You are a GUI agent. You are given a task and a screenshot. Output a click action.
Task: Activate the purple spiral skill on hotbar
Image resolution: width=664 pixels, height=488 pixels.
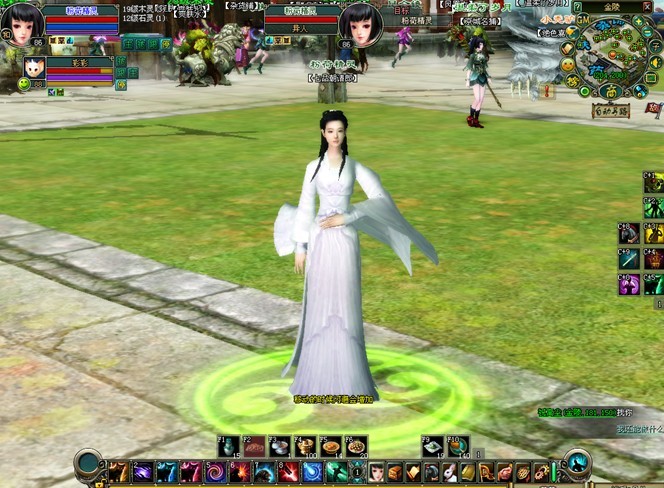(x=216, y=471)
